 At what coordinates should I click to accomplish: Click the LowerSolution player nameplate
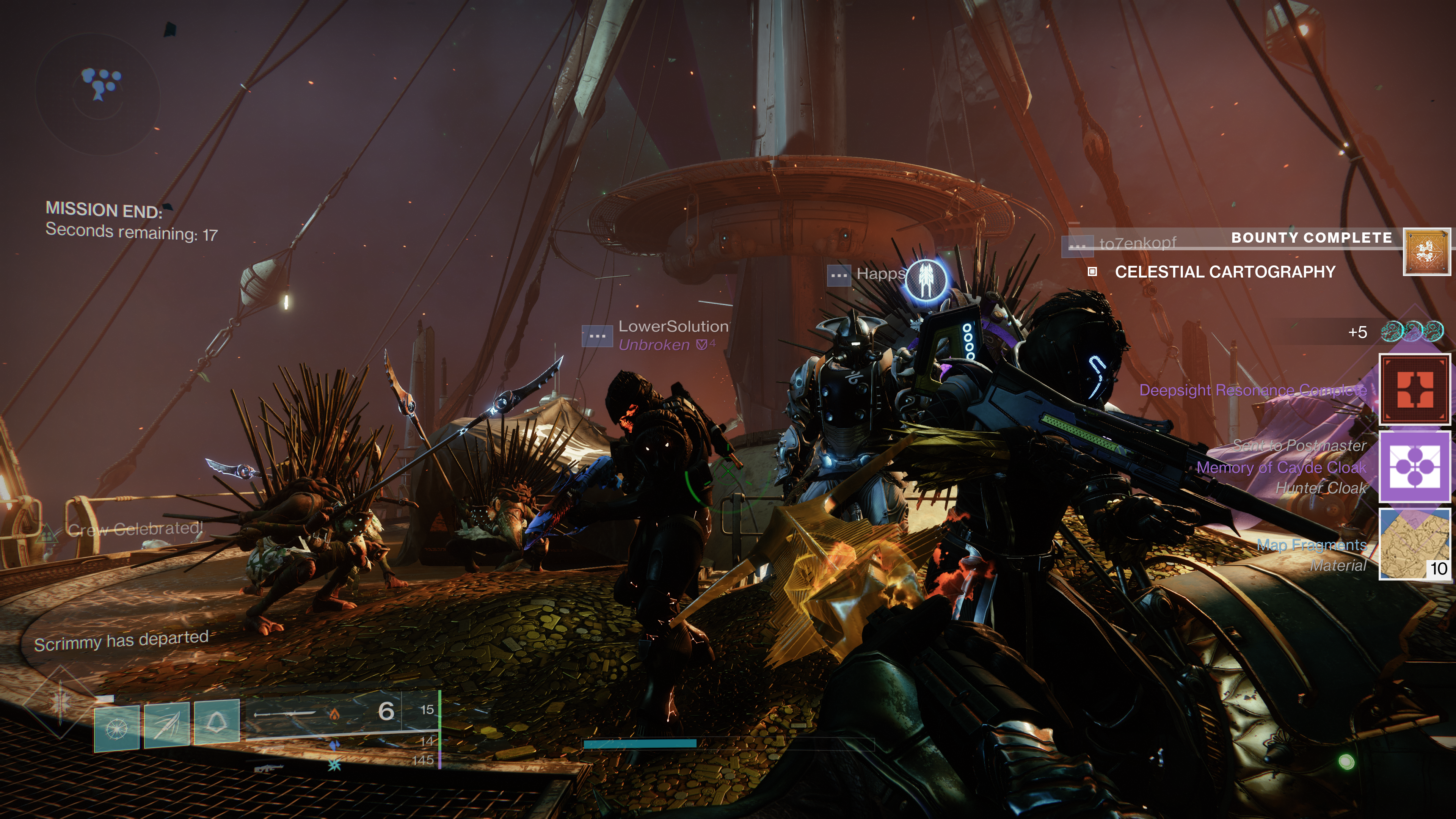(673, 327)
